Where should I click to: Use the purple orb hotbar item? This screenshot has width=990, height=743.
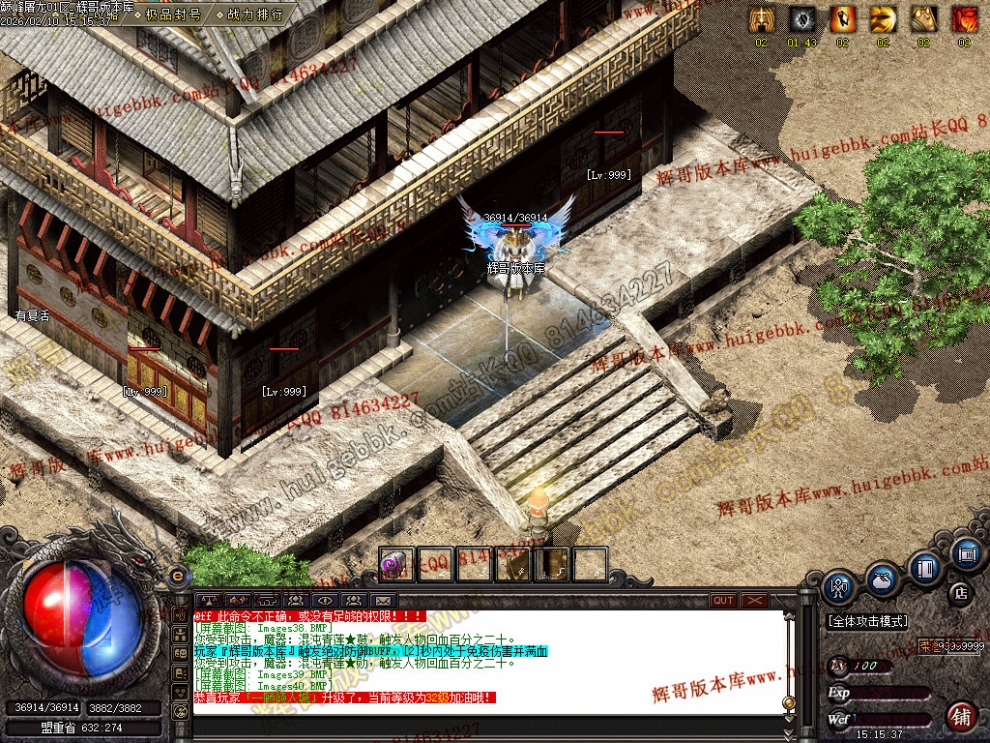pos(396,565)
